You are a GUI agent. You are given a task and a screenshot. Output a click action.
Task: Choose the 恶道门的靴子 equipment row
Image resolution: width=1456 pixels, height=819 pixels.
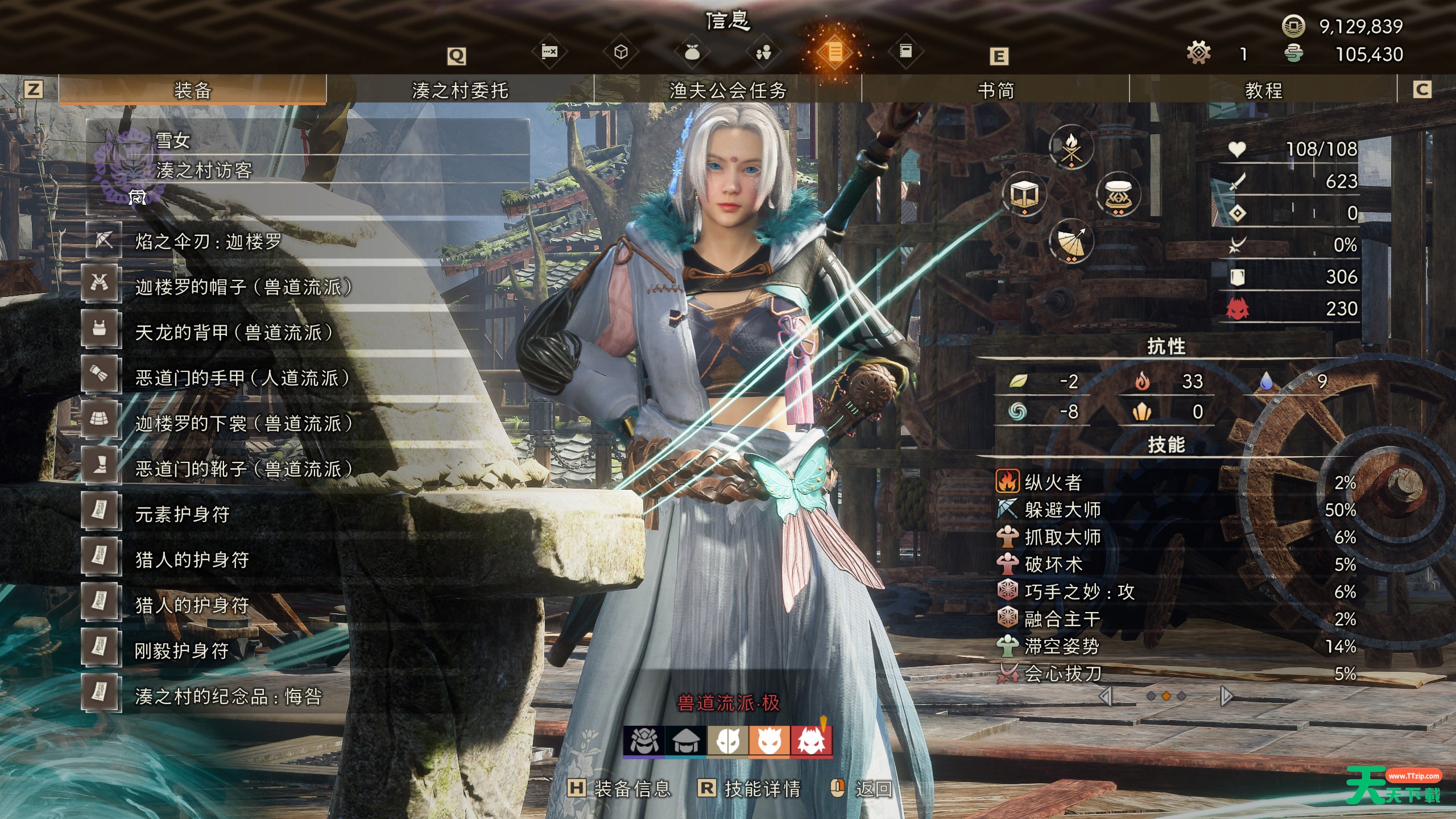243,469
